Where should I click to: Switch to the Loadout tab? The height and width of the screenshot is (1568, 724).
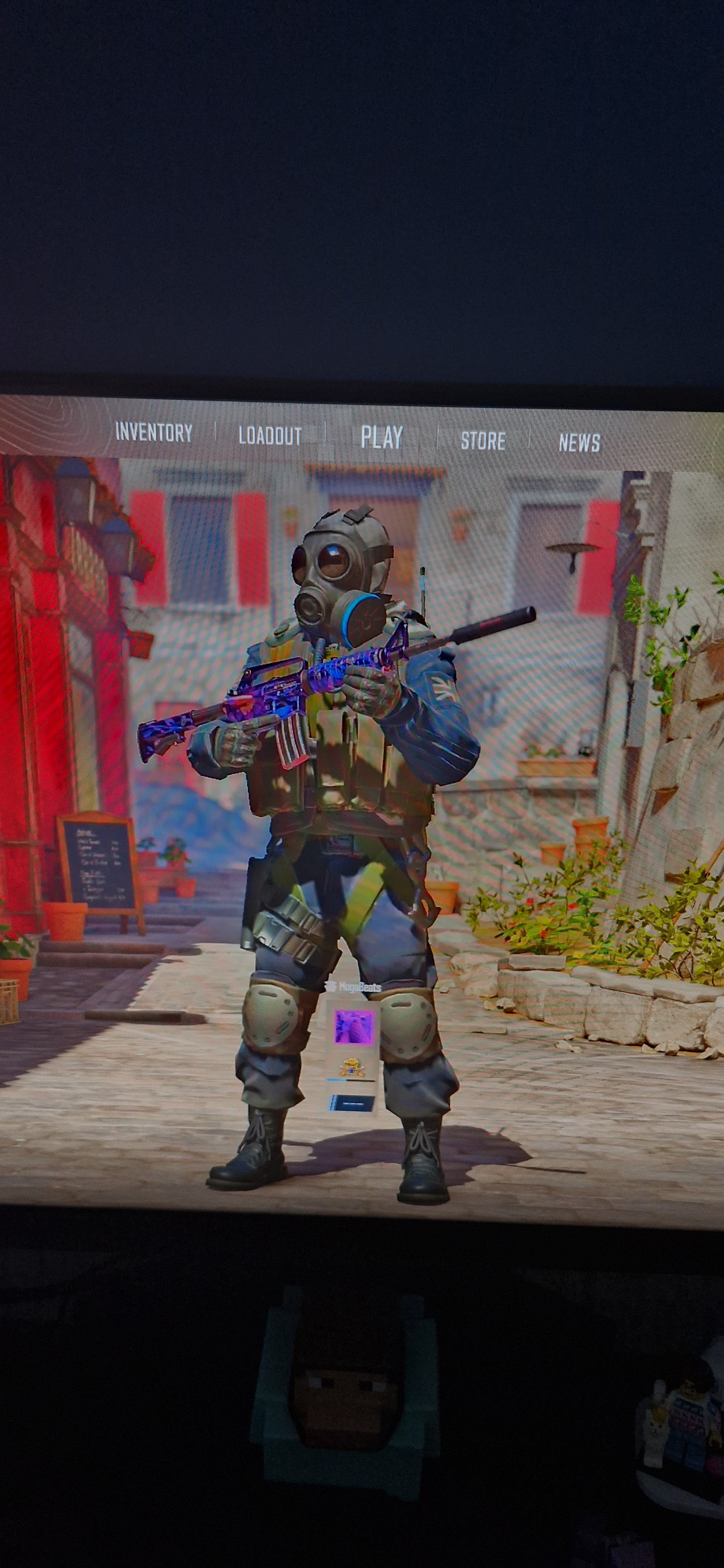pyautogui.click(x=270, y=435)
